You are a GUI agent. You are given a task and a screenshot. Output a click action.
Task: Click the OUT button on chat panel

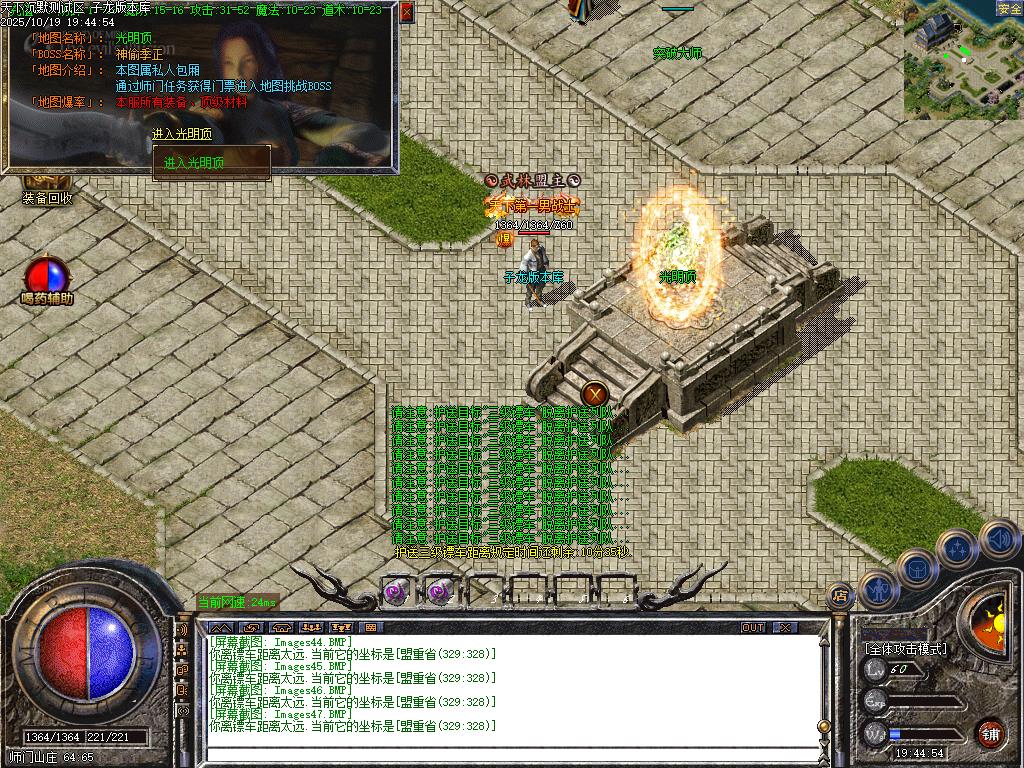[x=753, y=628]
